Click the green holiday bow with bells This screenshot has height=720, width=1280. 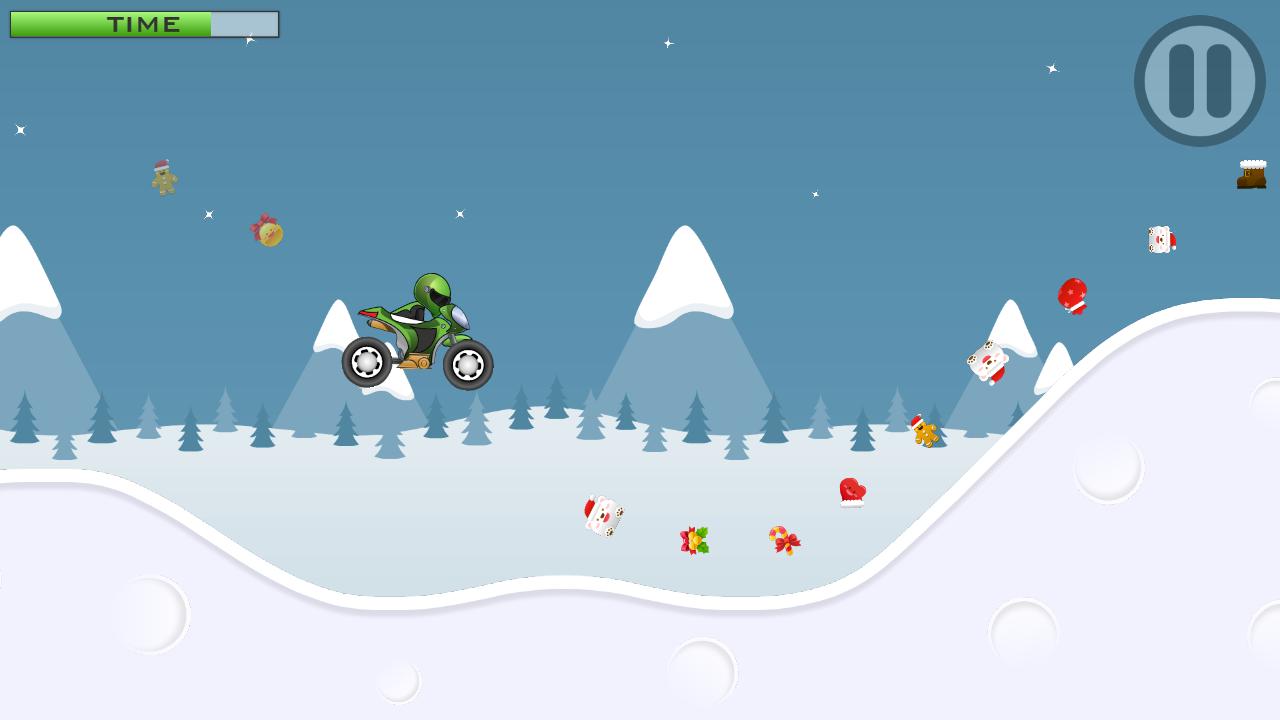tap(695, 540)
